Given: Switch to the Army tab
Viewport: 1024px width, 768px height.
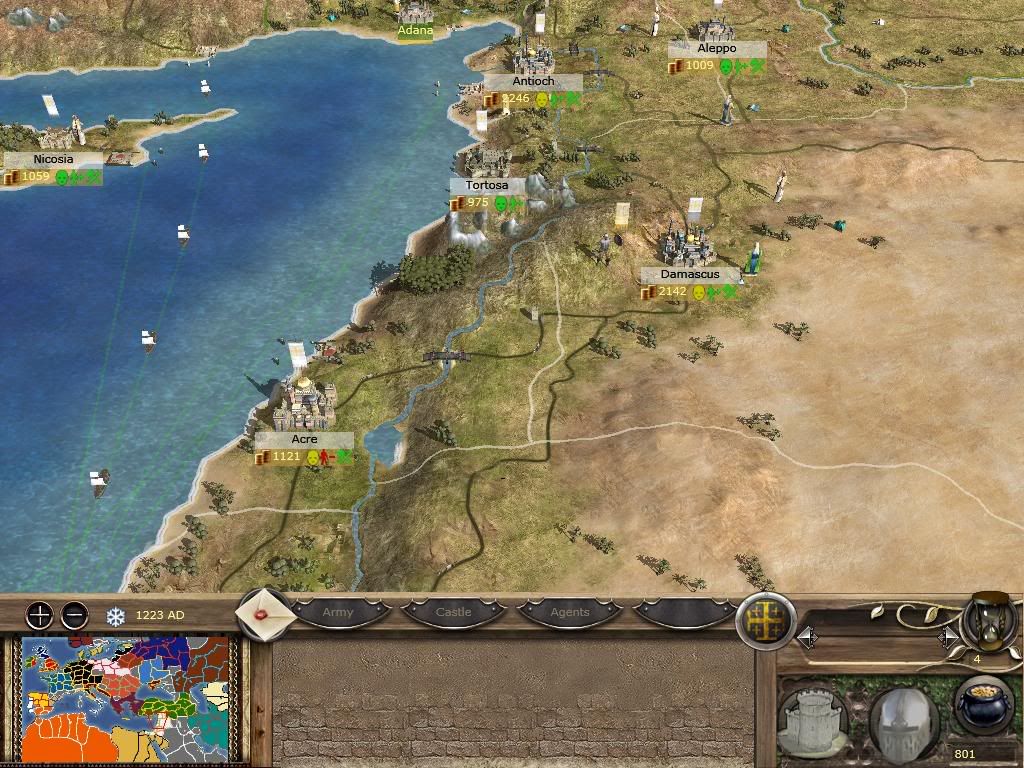Looking at the screenshot, I should [x=338, y=612].
